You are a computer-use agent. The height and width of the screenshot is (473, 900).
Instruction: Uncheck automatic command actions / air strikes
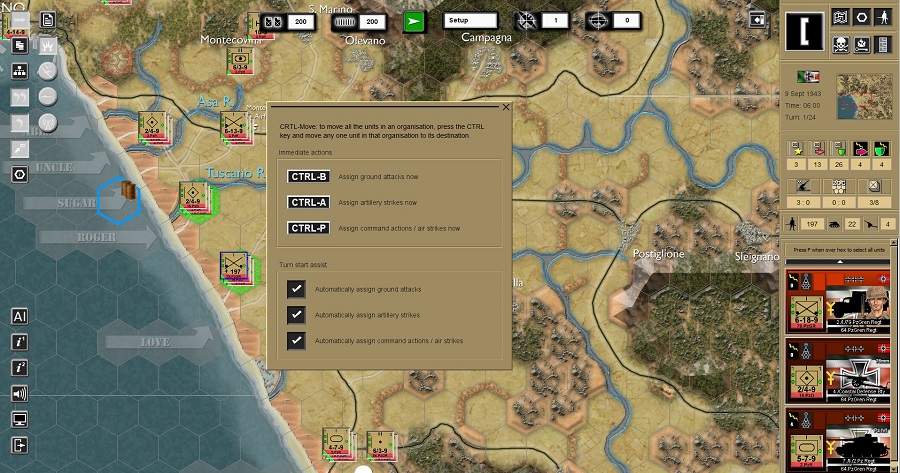tap(296, 341)
